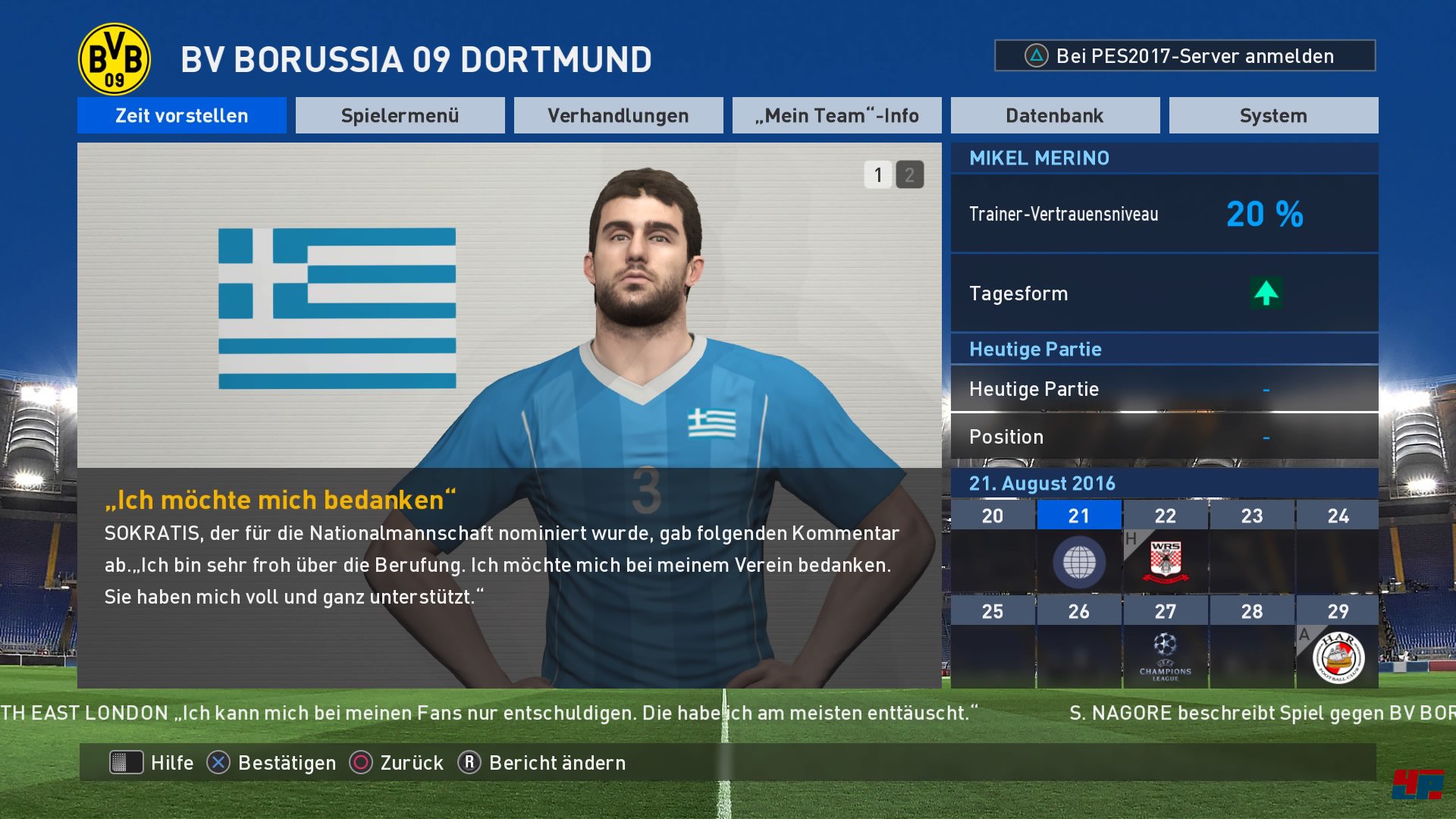Select the Position row
Viewport: 1456px width, 819px height.
tap(1164, 437)
